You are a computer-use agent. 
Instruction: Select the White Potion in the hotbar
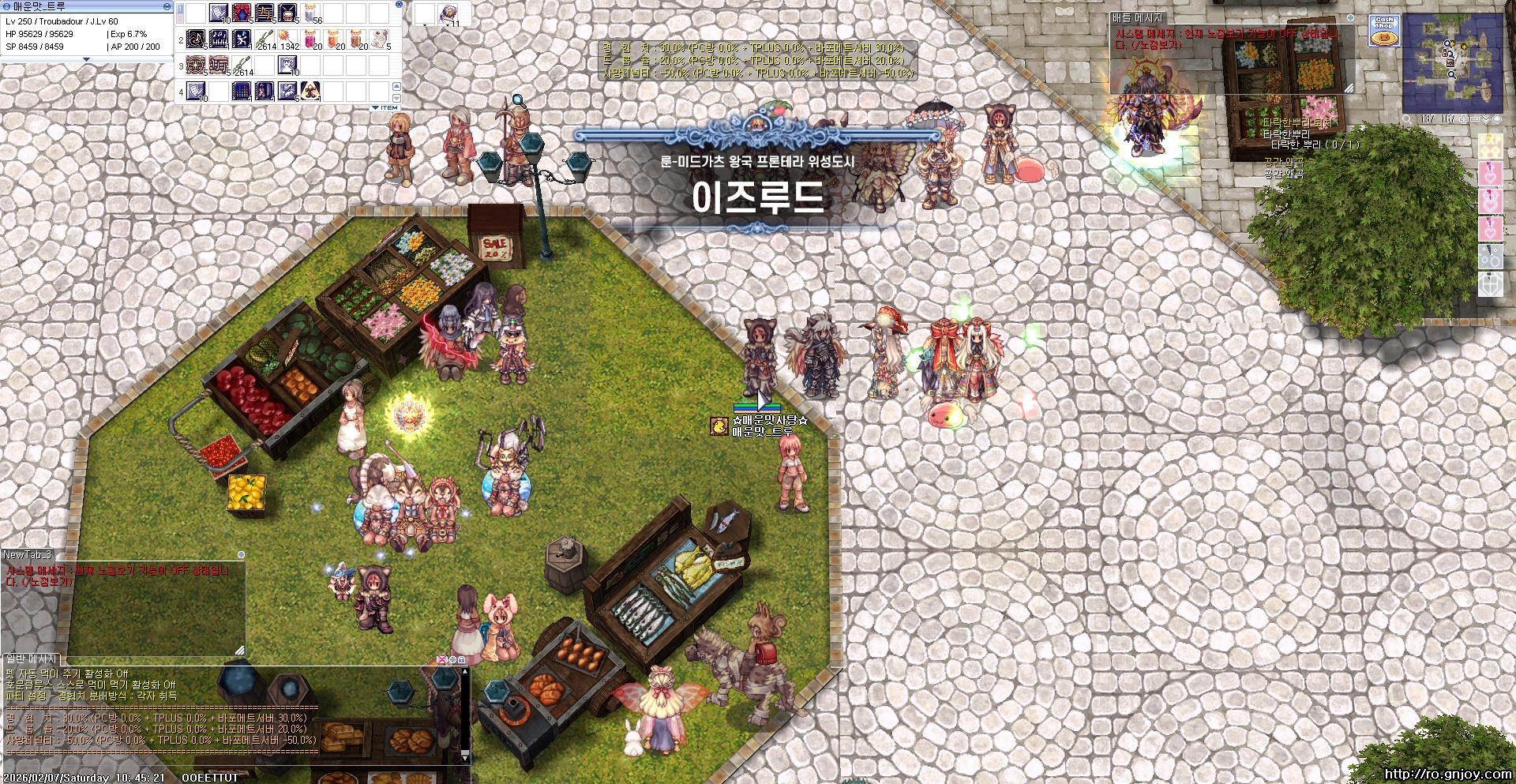point(309,14)
